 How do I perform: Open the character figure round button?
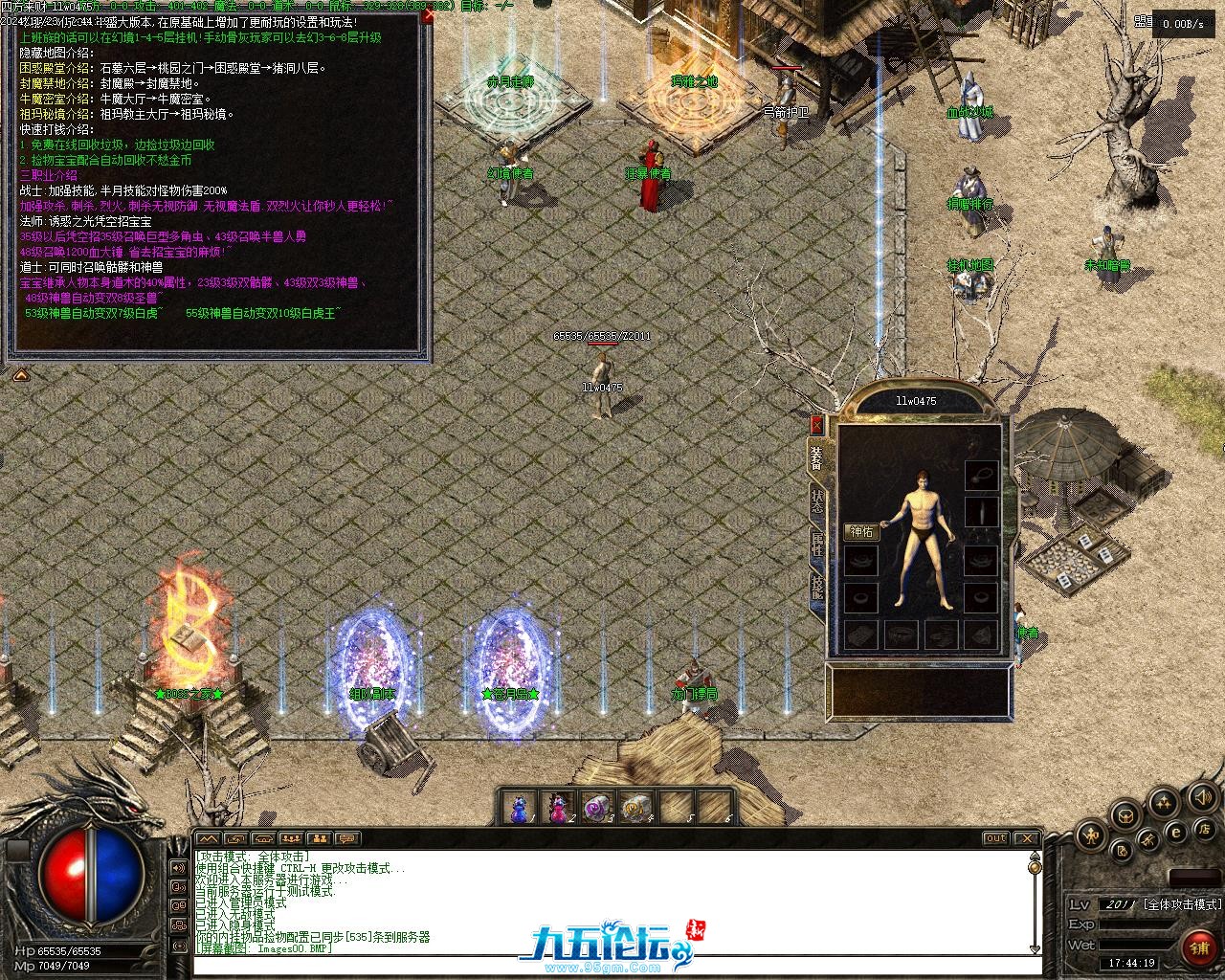(1090, 836)
